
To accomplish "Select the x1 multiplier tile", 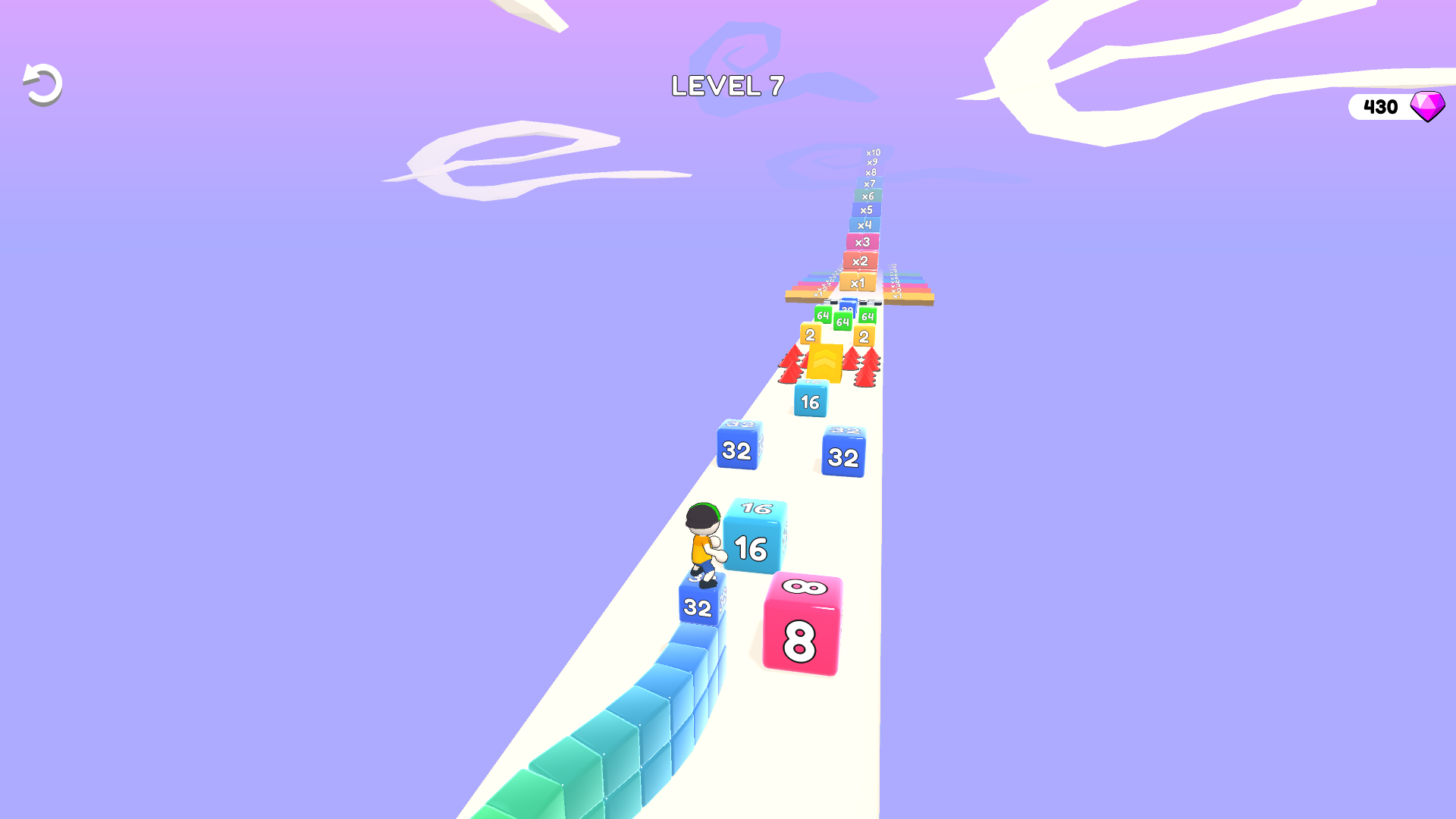I will (858, 282).
